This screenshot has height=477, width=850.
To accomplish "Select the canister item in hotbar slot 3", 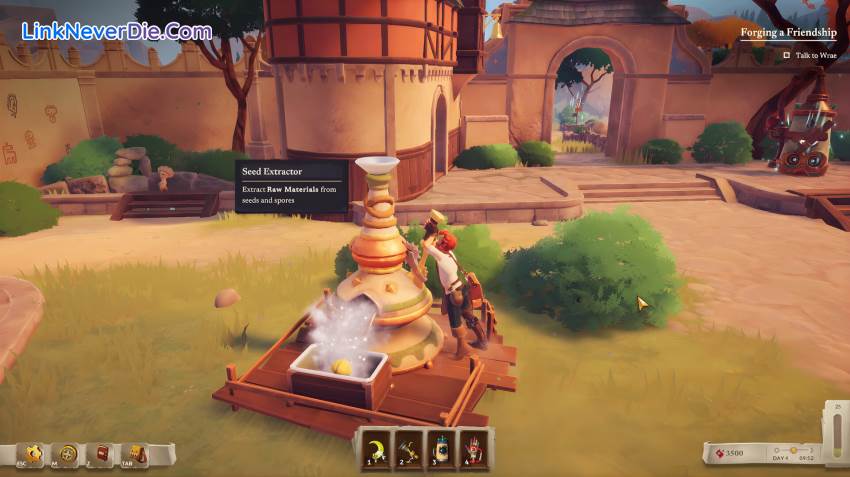I will tap(443, 447).
